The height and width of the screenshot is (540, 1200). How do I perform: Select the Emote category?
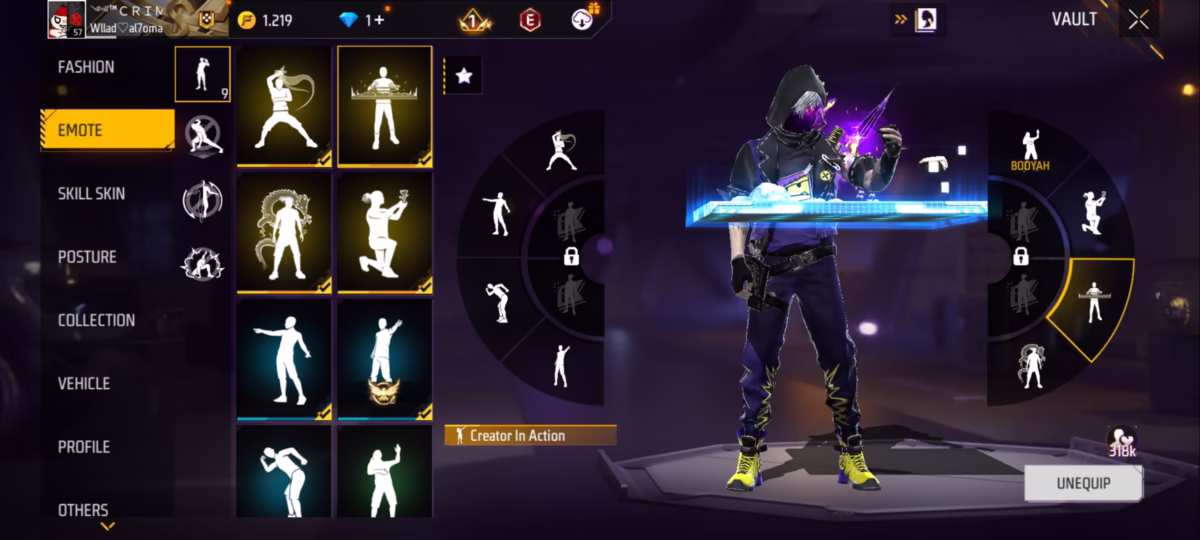[106, 130]
